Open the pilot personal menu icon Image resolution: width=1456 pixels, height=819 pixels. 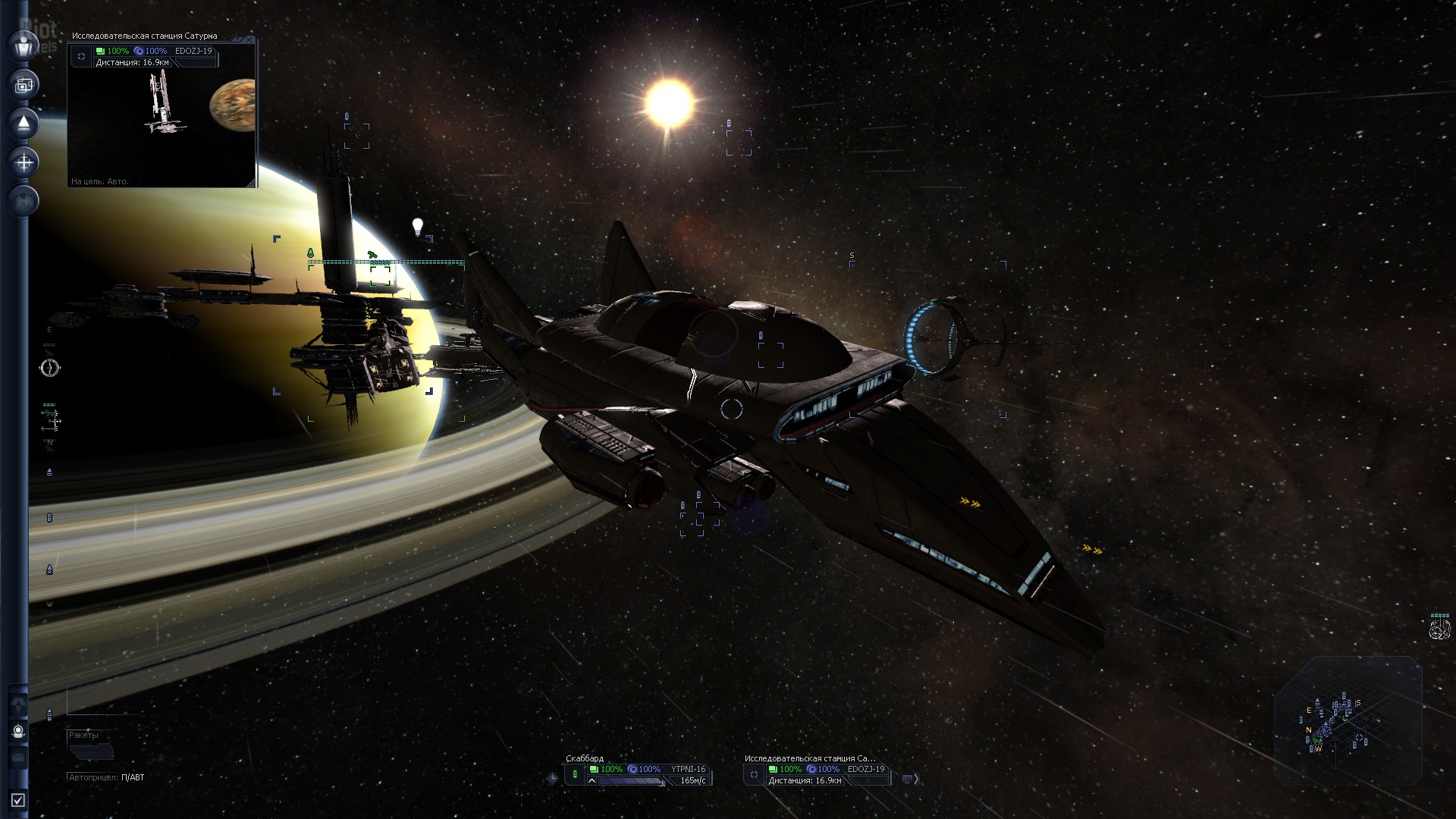tap(24, 45)
